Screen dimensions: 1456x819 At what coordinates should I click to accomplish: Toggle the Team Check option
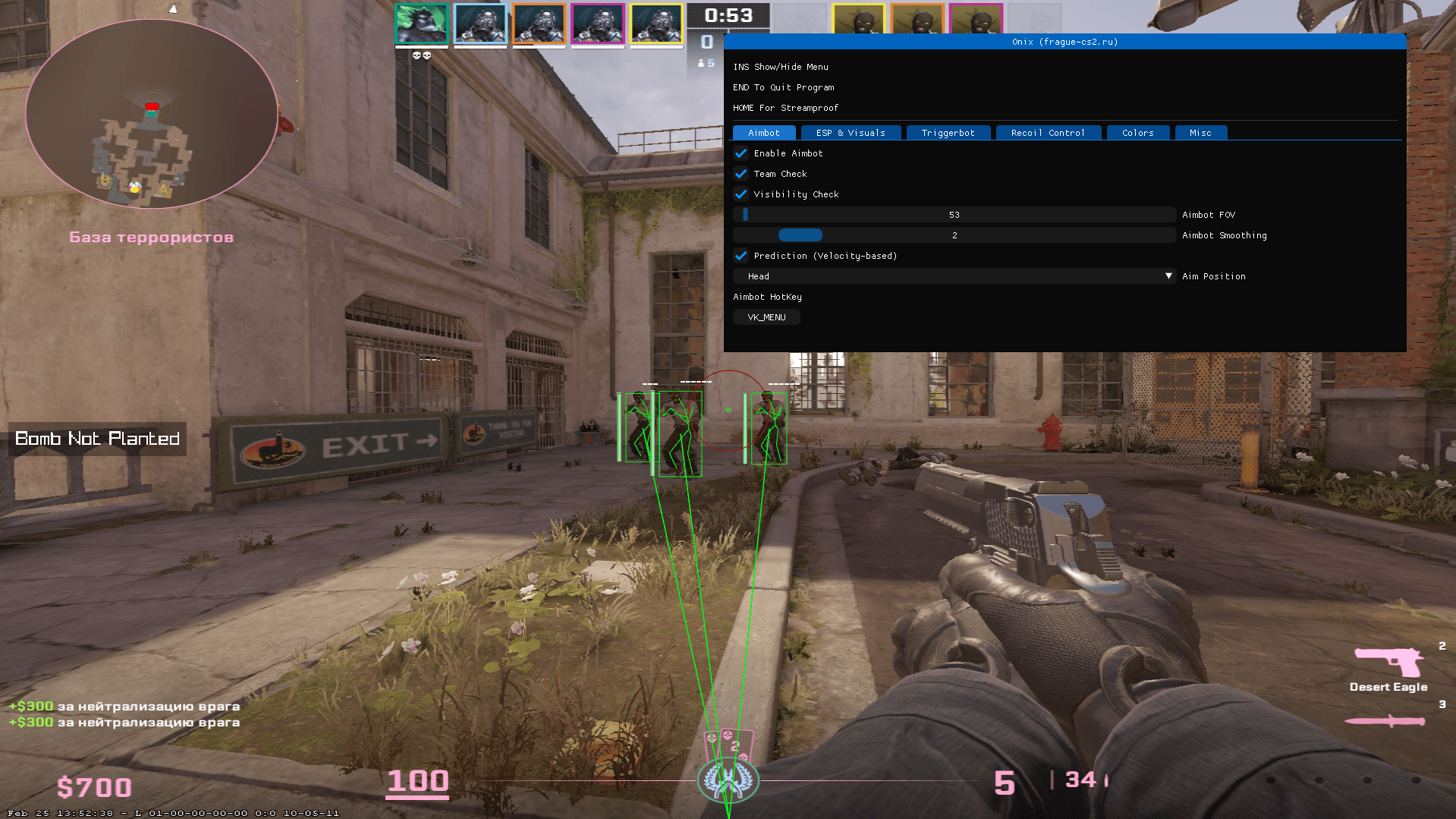(741, 174)
